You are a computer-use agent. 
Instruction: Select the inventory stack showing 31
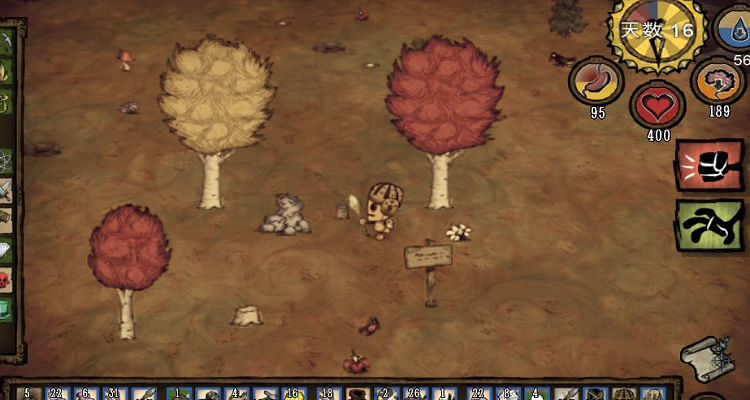tap(113, 394)
